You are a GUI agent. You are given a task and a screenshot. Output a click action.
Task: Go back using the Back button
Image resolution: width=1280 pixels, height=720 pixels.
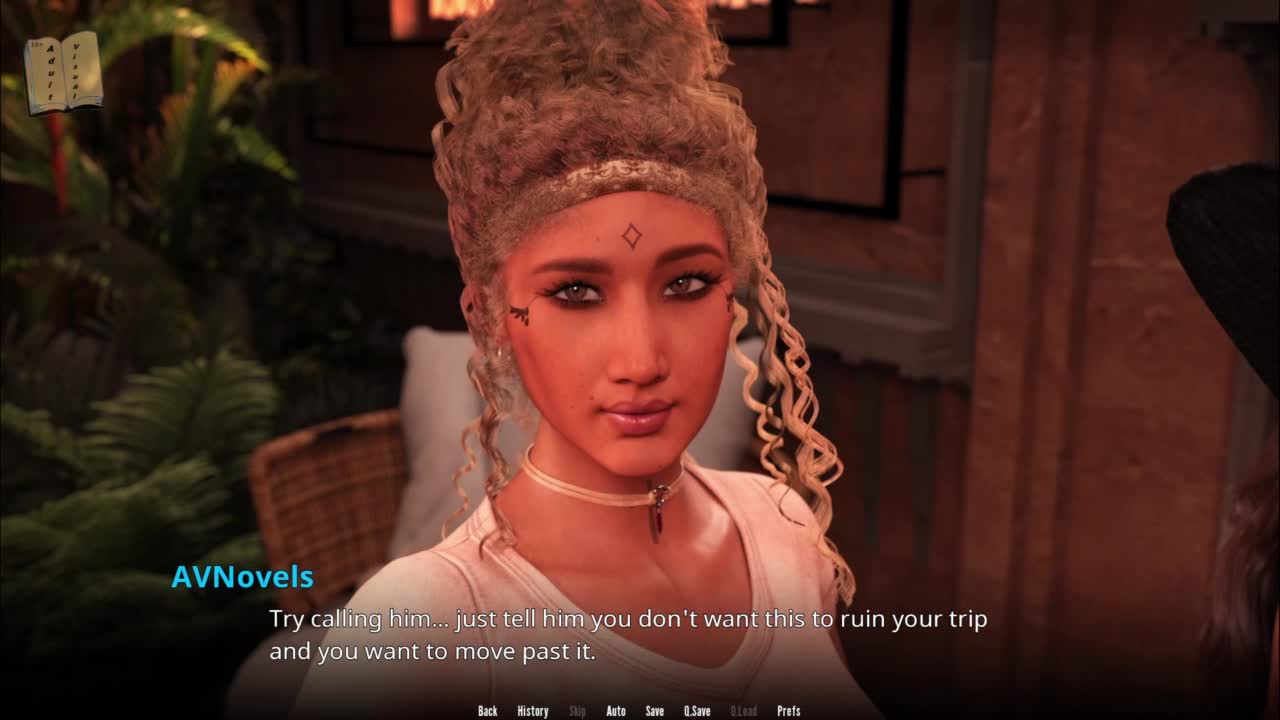pos(487,711)
